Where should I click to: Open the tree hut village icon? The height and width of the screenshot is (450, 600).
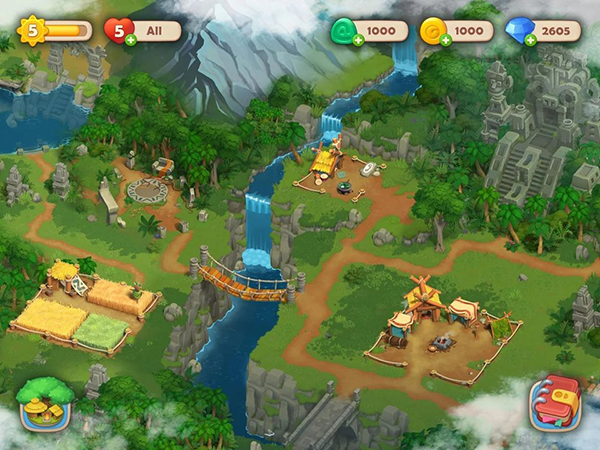(x=46, y=403)
